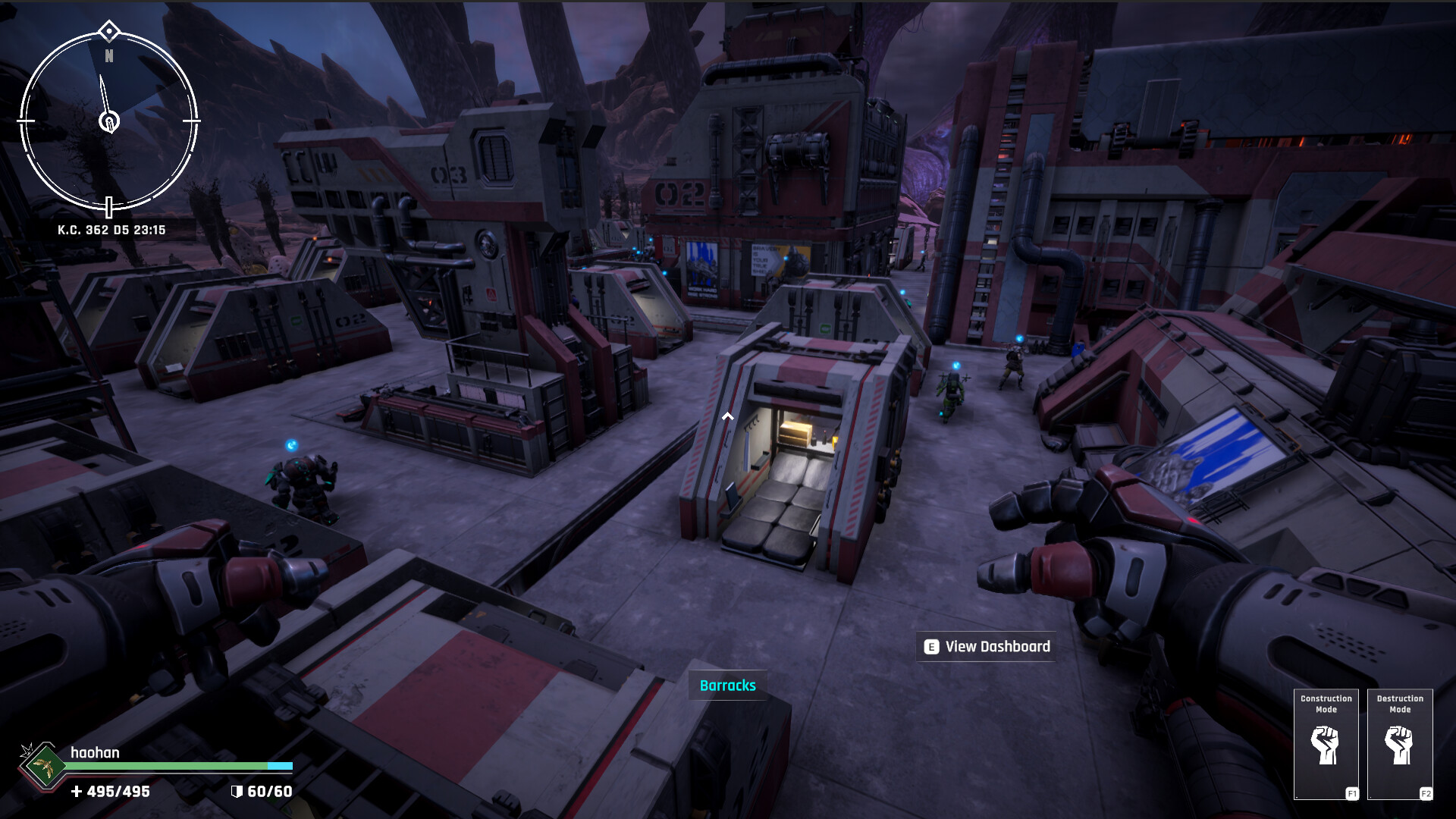Click the Barracks building label
The height and width of the screenshot is (819, 1456).
click(727, 686)
